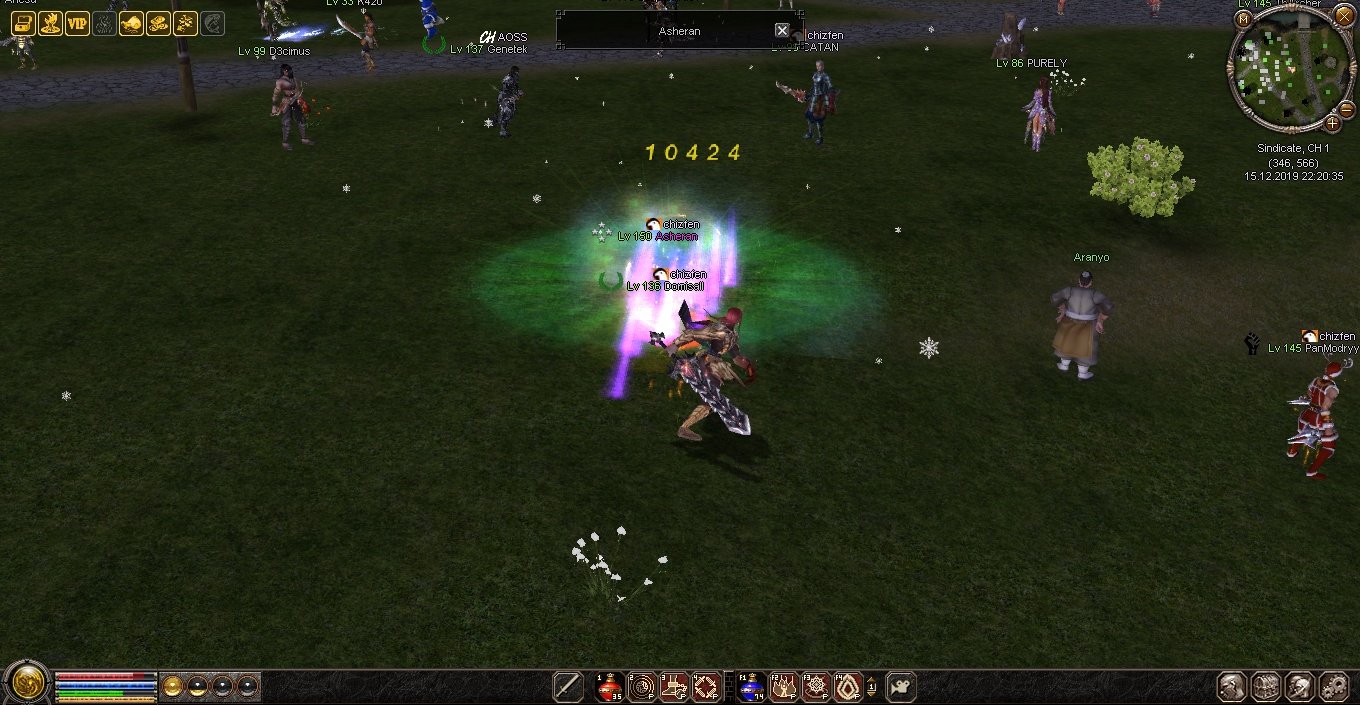The image size is (1360, 705).
Task: Select the gold coins pile icon
Action: (158, 24)
